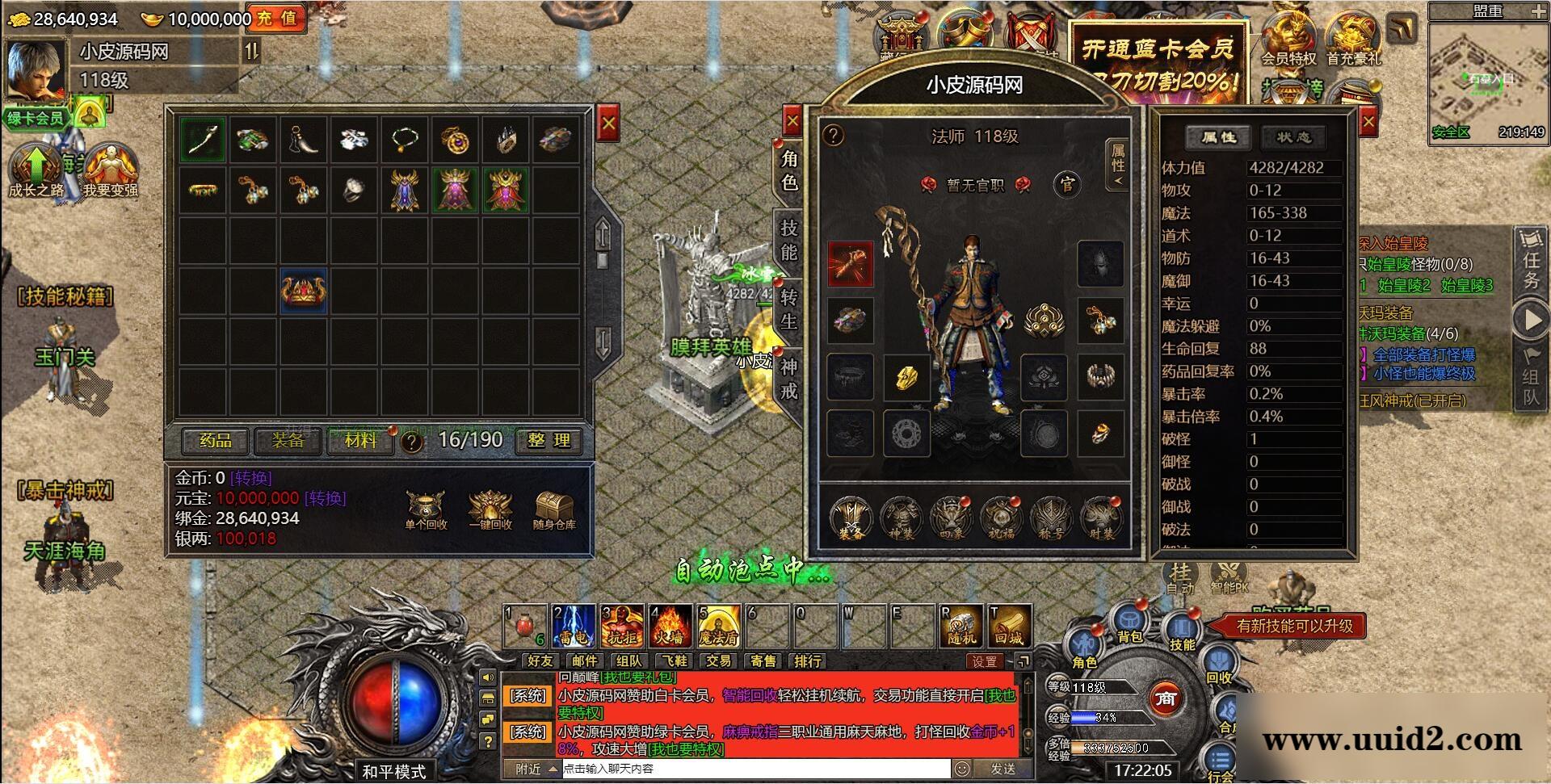This screenshot has height=784, width=1551.
Task: Click the chat text input box
Action: coord(755,769)
